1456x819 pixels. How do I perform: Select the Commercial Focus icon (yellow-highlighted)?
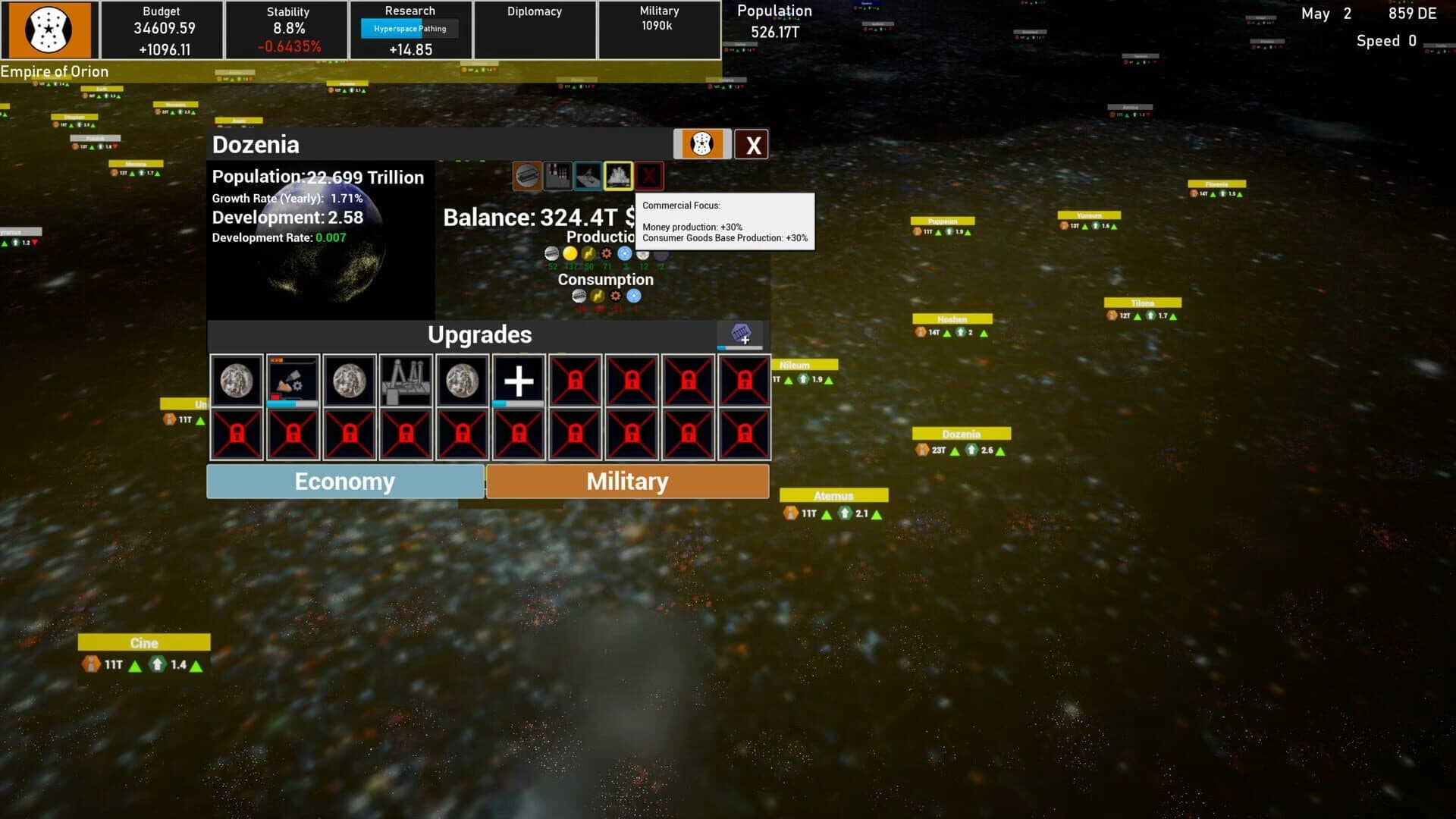620,176
